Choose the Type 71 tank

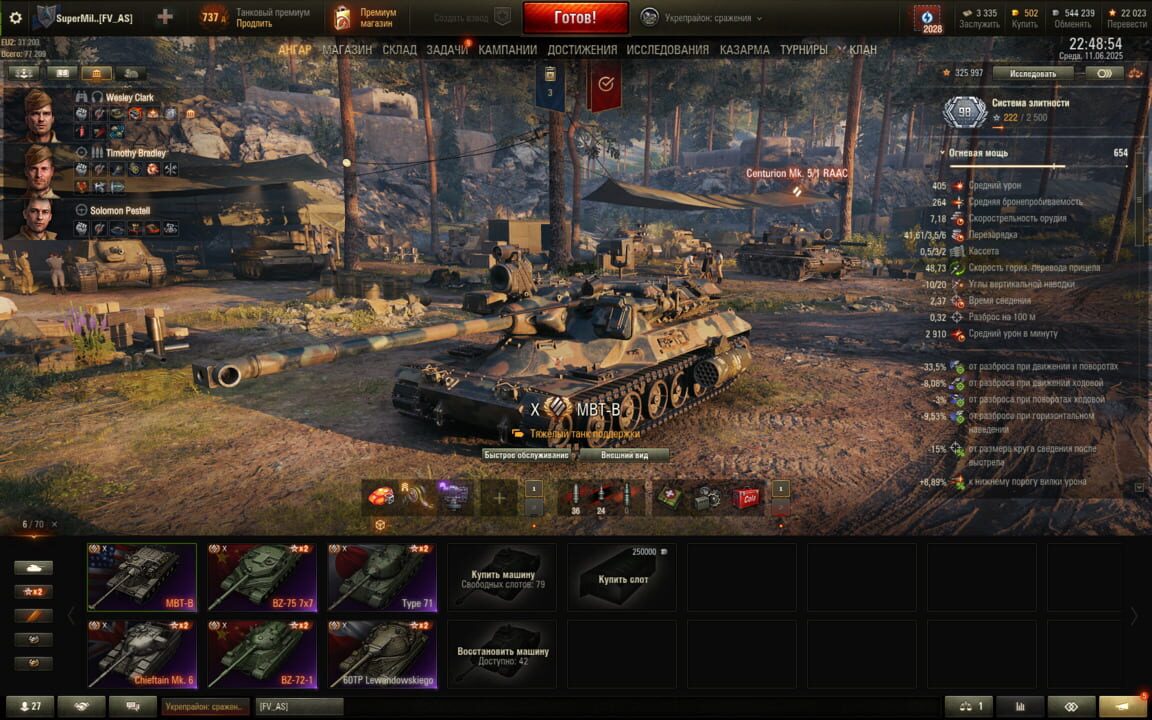click(382, 577)
